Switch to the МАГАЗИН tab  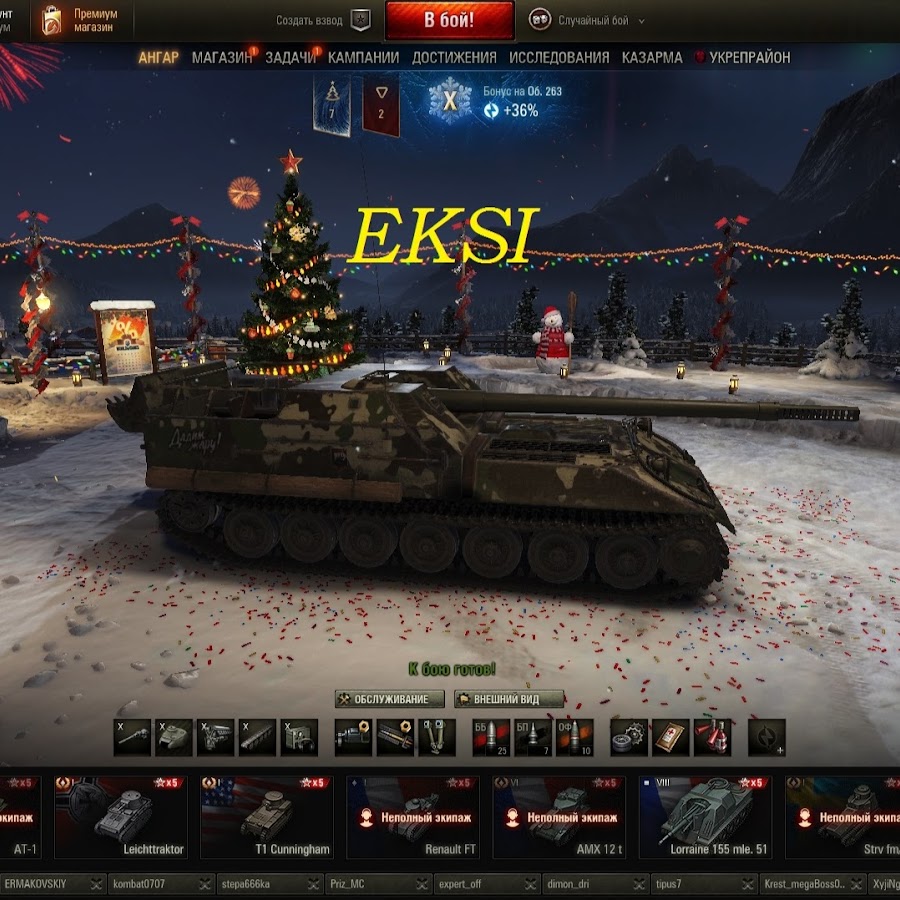click(x=222, y=58)
